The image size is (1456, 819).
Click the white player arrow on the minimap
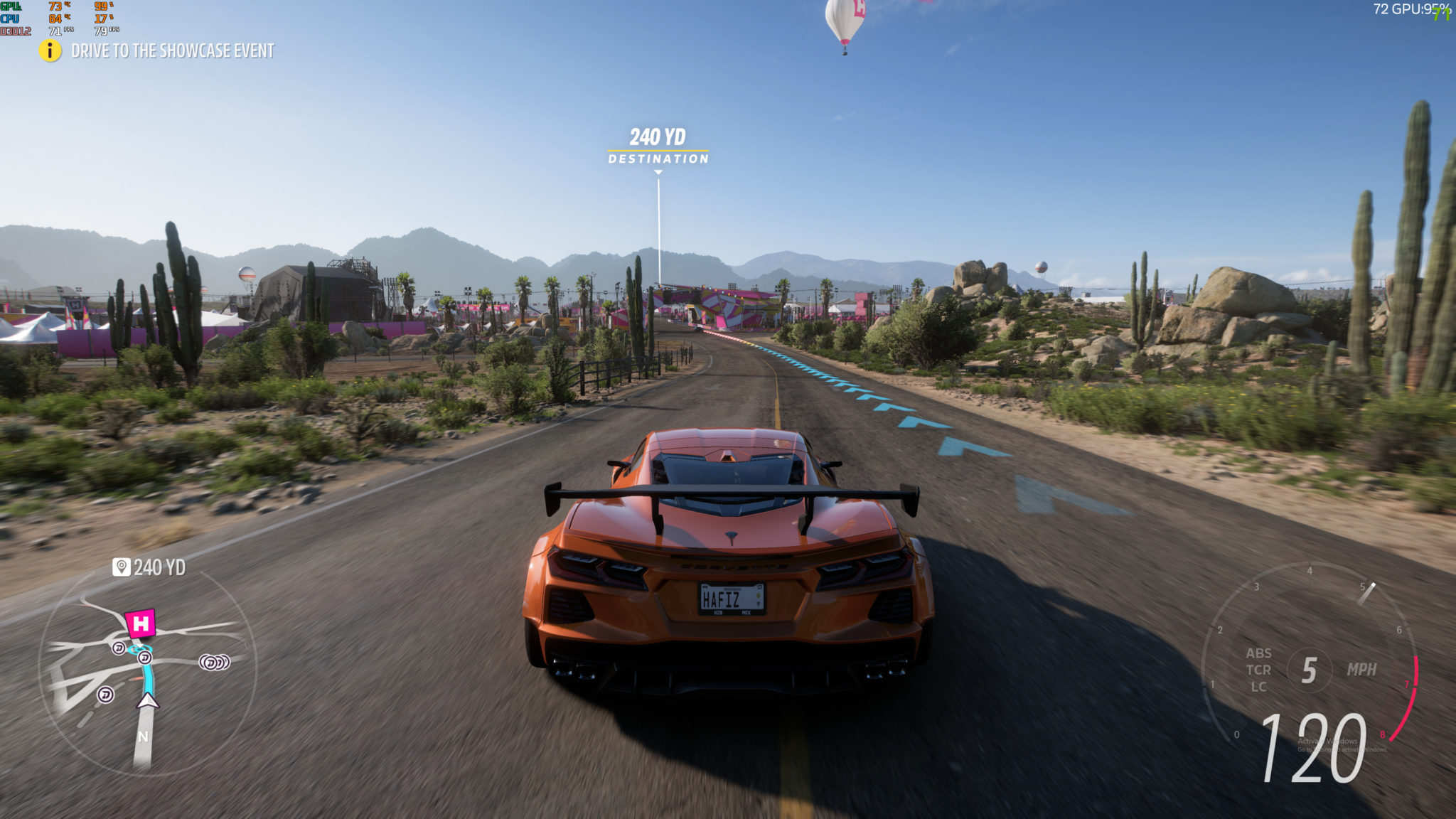[x=148, y=701]
